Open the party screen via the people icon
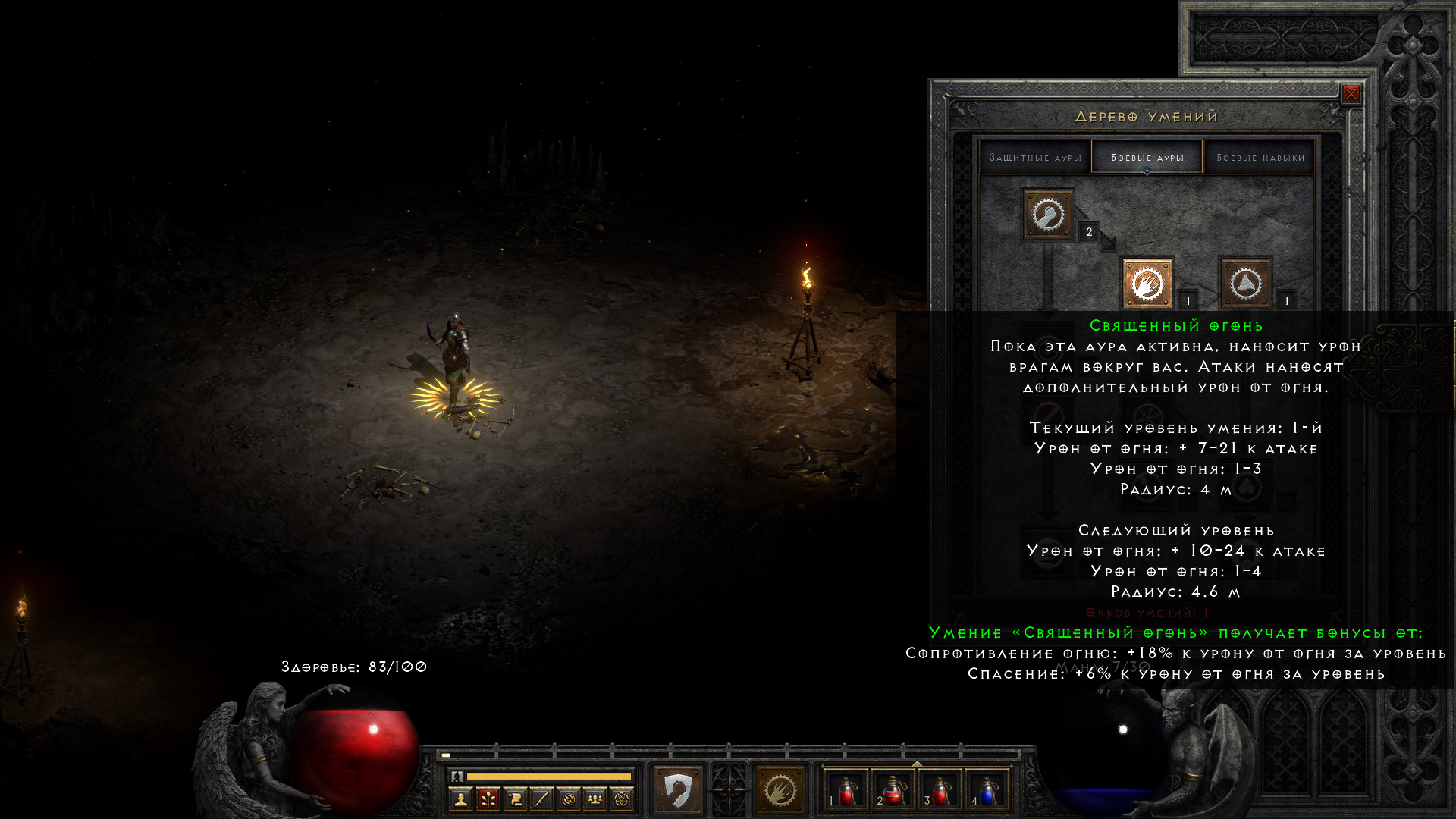Screen dimensions: 1456x819 point(595,799)
